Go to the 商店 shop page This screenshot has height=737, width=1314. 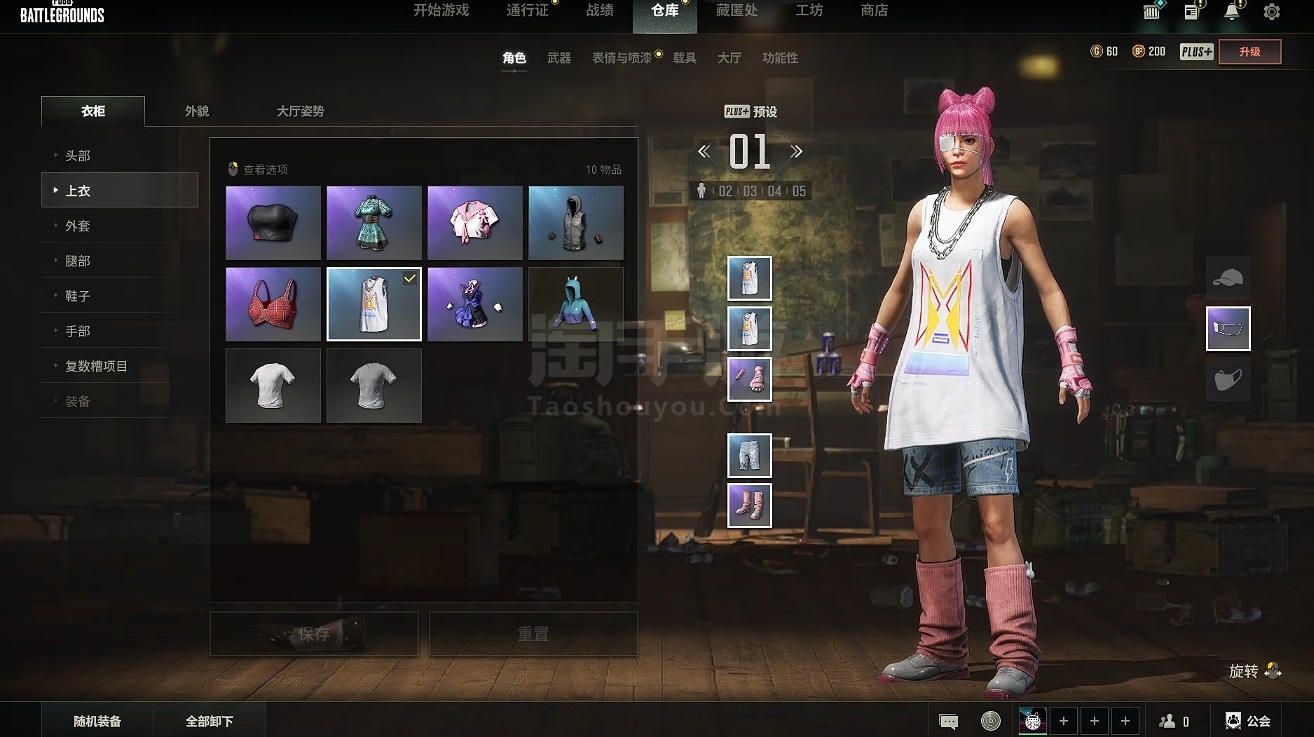coord(874,11)
